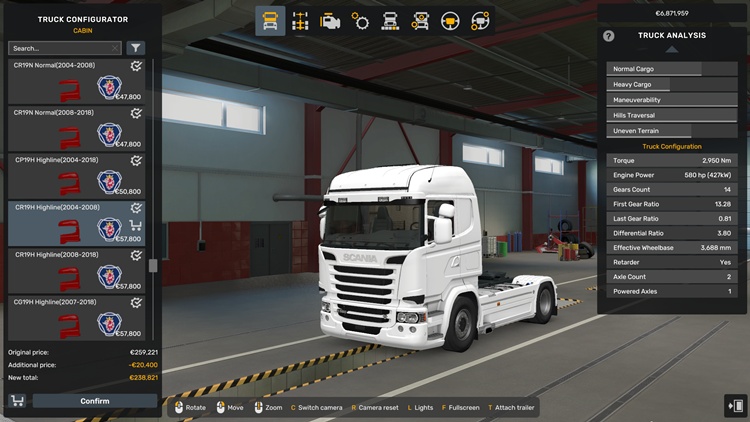Click the exit icon in bottom-right corner

tap(734, 406)
